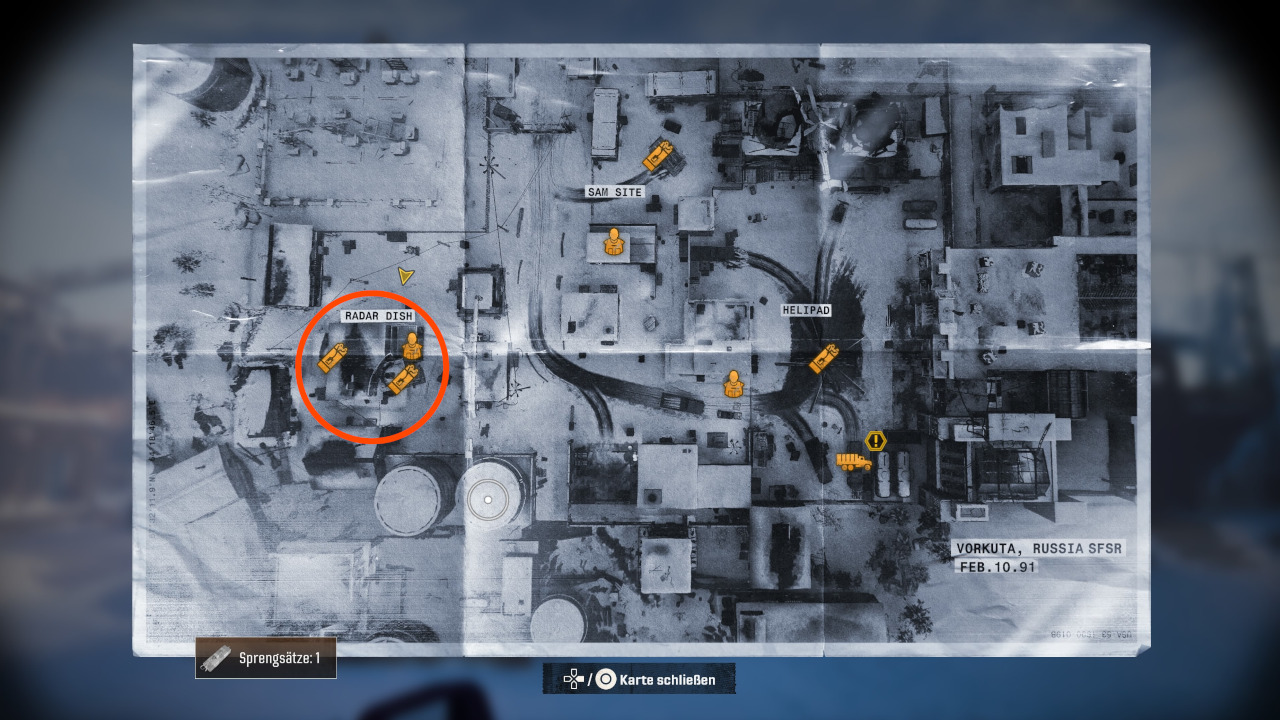
Task: Click the SAM SITE map label
Action: (614, 192)
